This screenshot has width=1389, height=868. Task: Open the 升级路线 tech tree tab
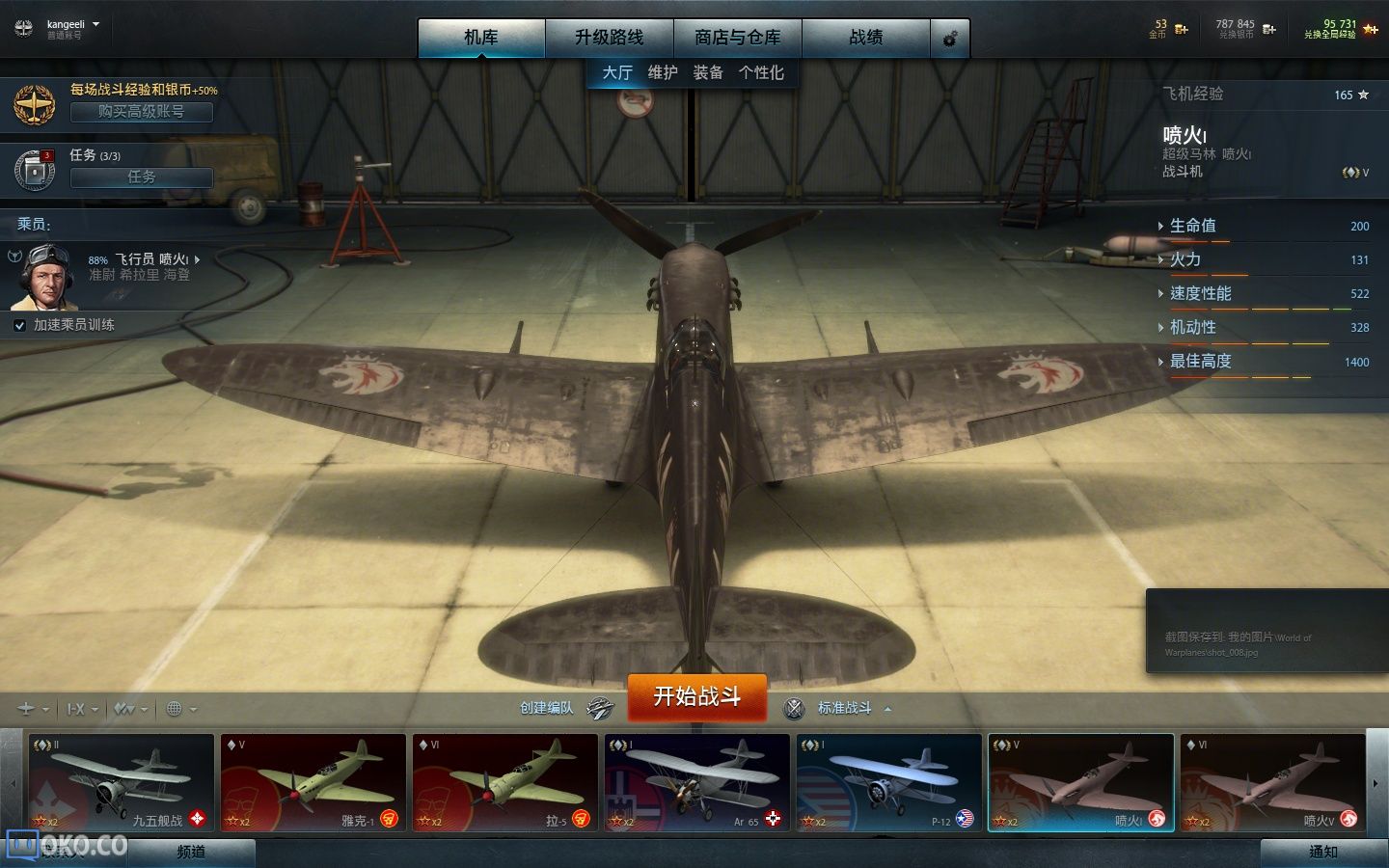609,38
